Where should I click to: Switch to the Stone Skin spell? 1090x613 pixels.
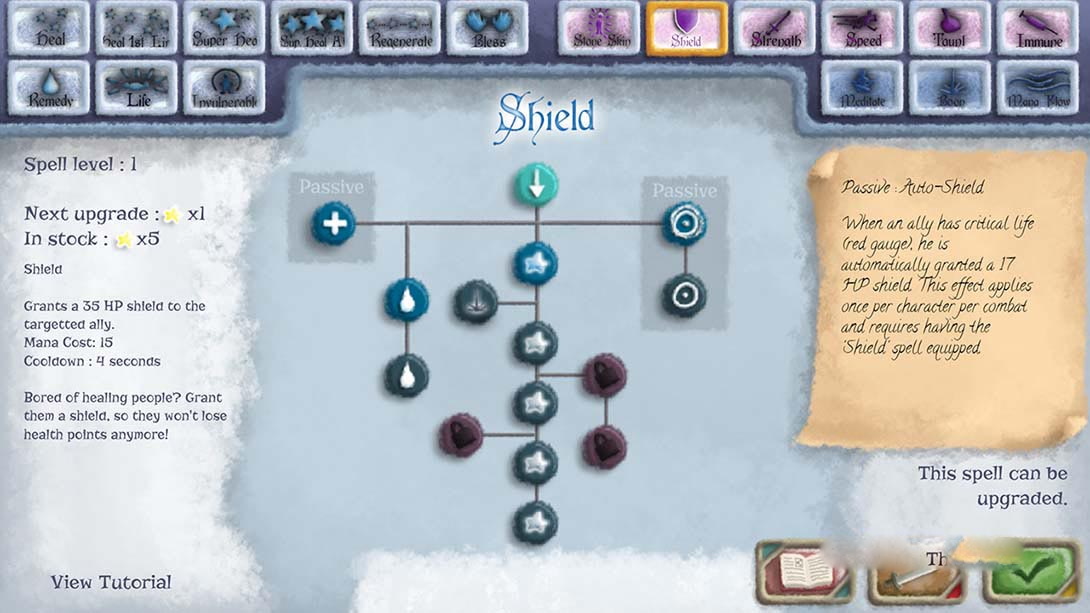tap(599, 28)
